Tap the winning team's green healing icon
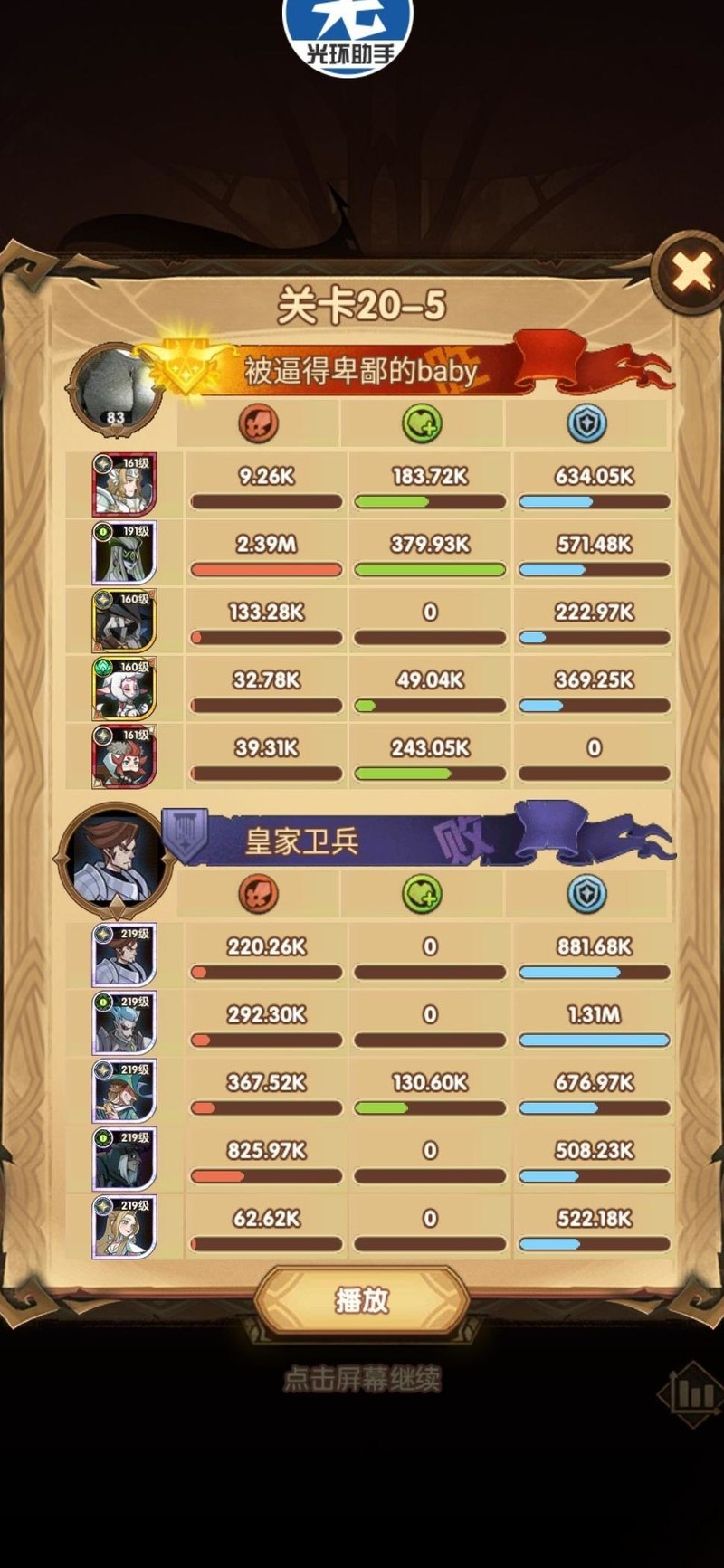This screenshot has width=724, height=1568. tap(422, 423)
